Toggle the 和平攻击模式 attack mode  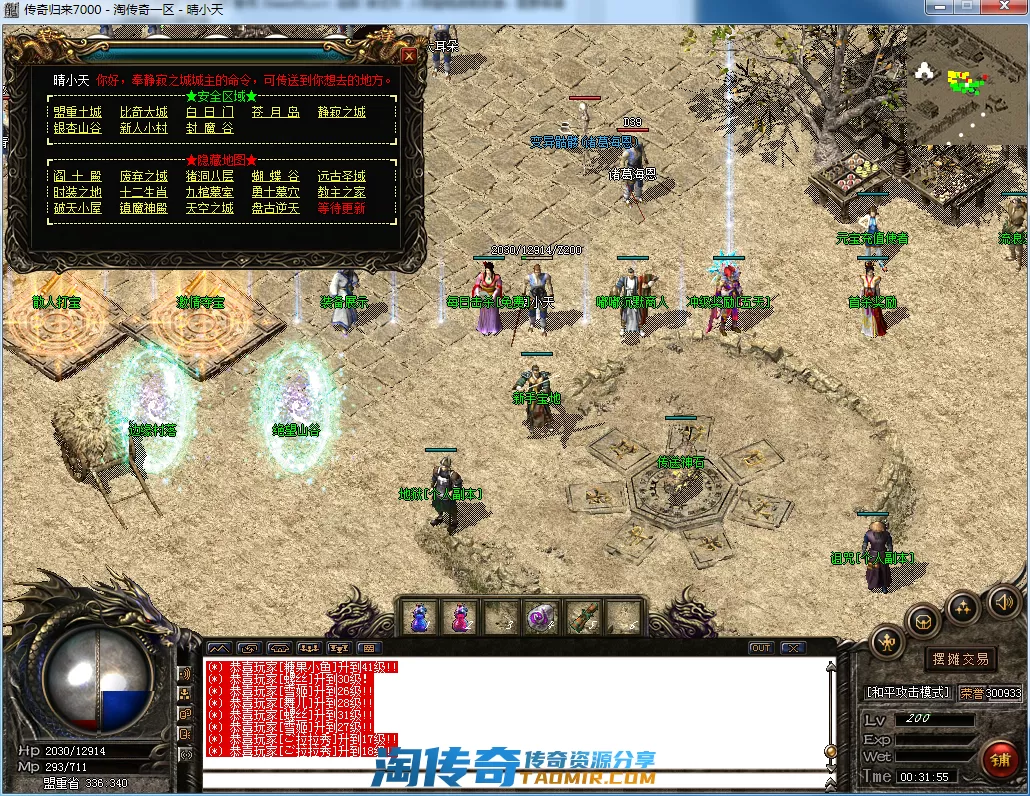pyautogui.click(x=908, y=692)
